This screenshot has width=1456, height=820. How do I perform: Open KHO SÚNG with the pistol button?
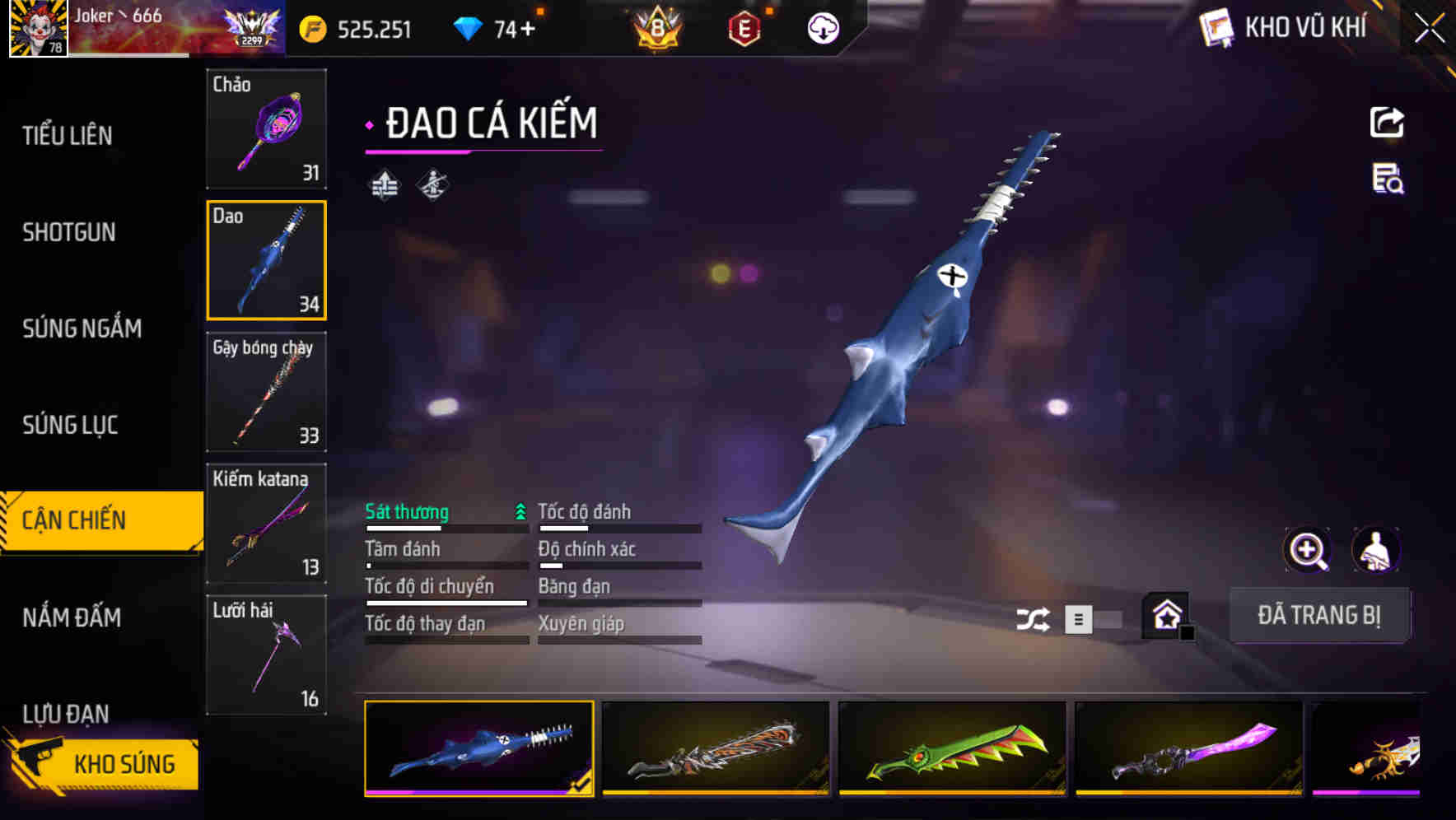[x=103, y=763]
